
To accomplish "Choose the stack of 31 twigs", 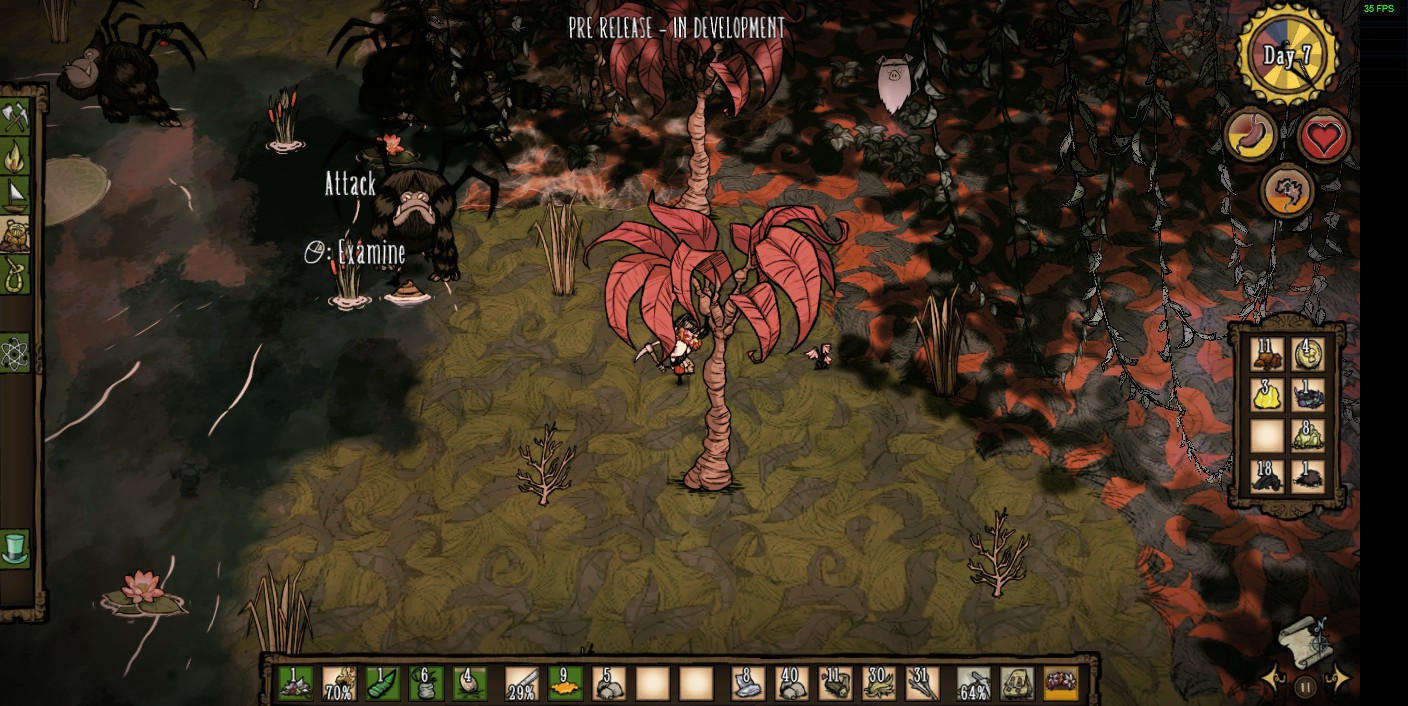I will point(922,684).
